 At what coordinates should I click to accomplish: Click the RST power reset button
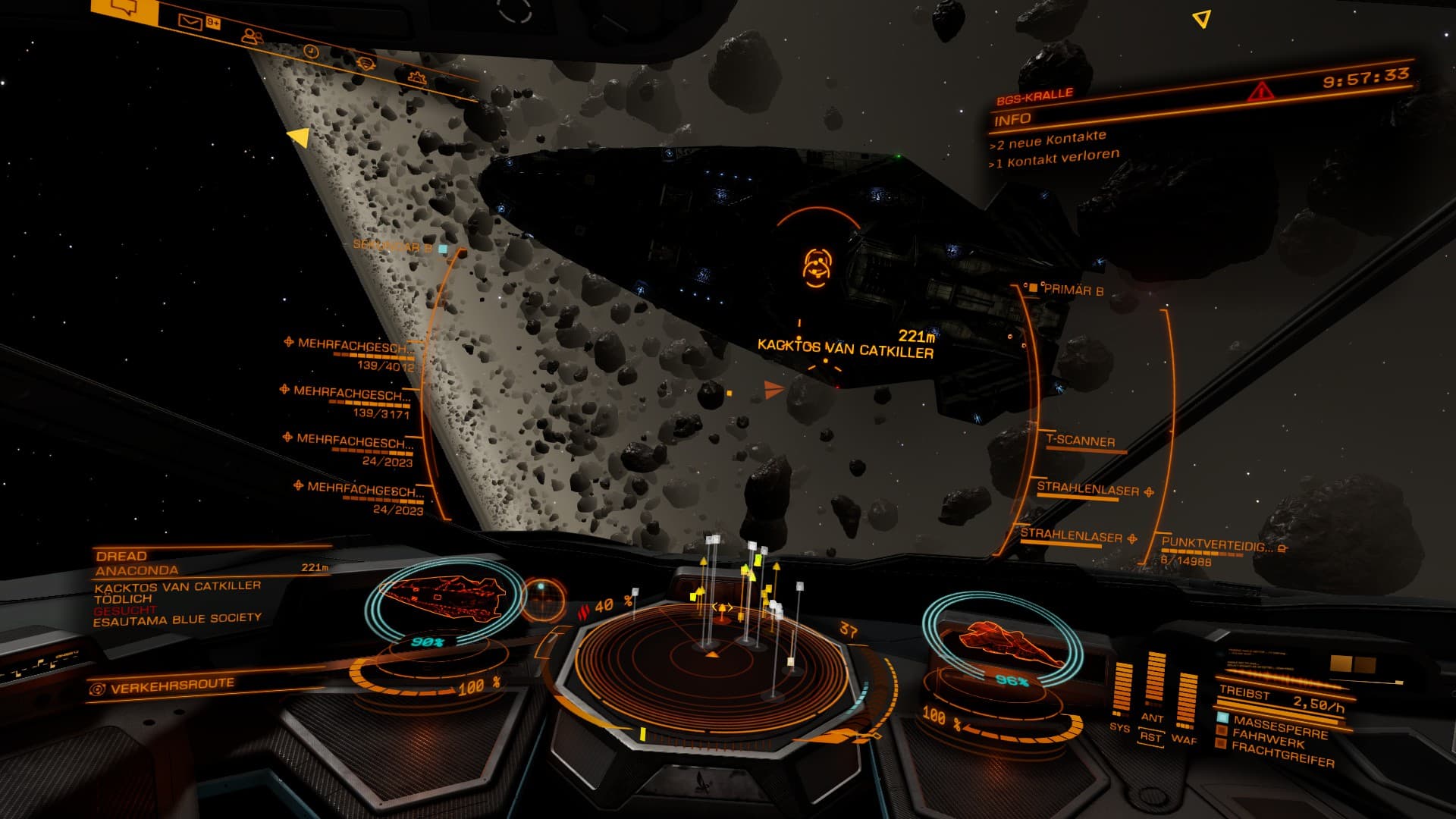point(1150,737)
